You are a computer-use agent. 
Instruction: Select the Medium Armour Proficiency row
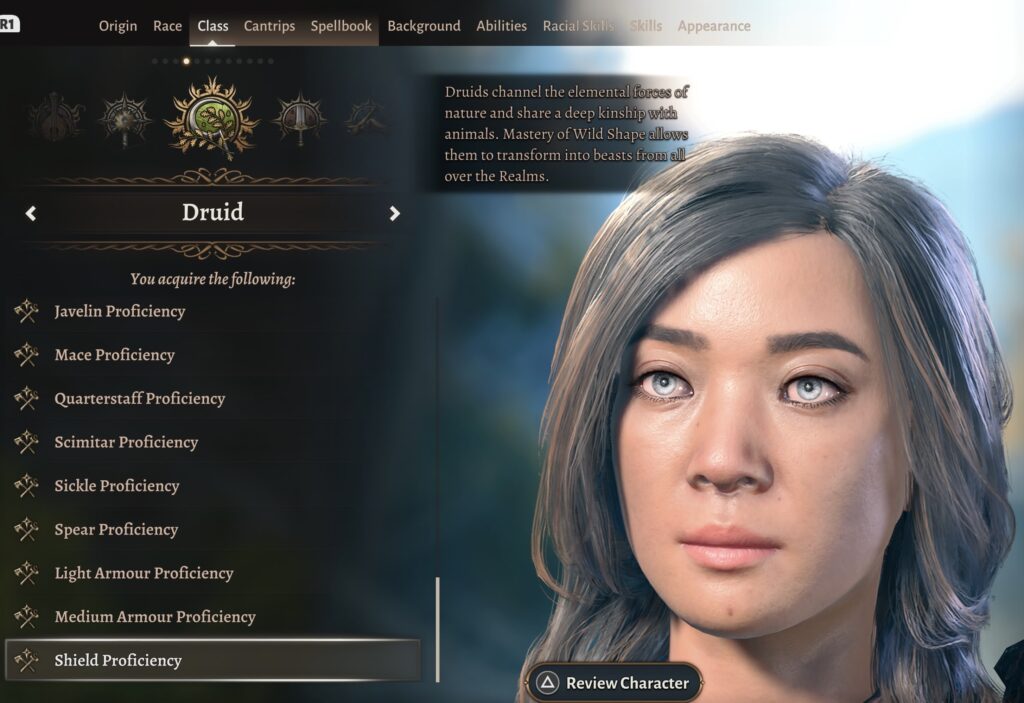click(155, 617)
